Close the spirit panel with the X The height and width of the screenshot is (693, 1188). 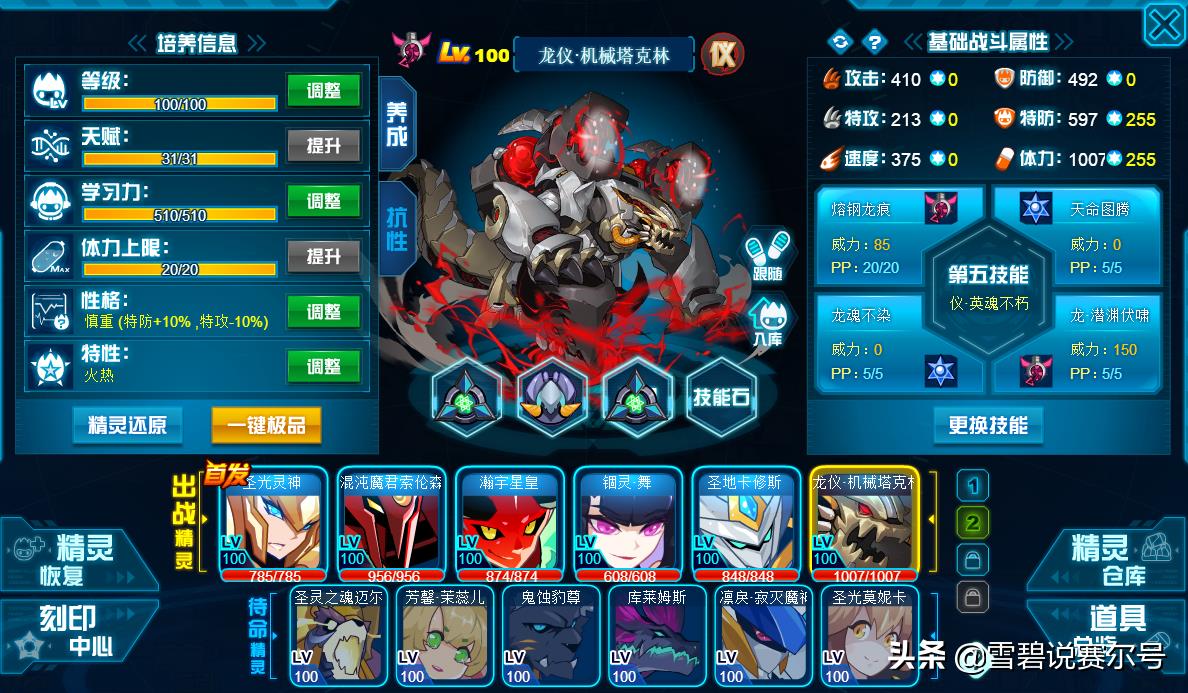coord(1164,24)
